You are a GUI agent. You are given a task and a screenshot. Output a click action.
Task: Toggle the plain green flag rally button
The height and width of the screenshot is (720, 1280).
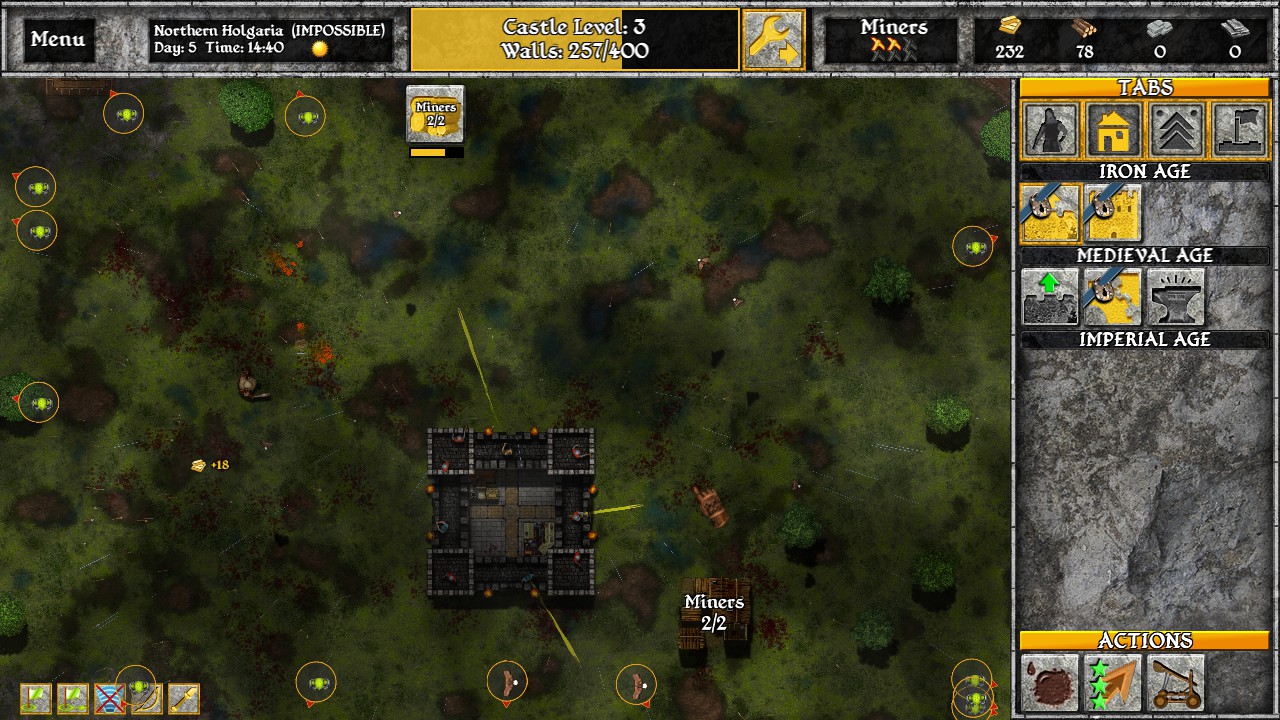[34, 698]
